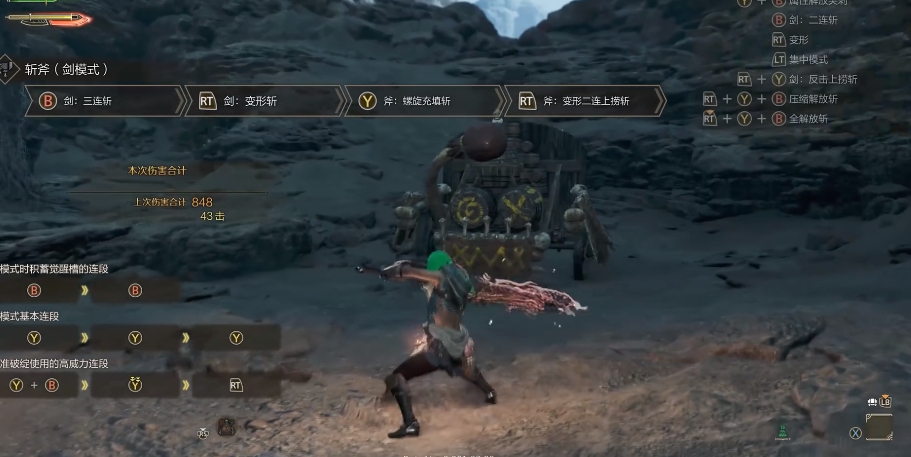Select the 剑：三连斩 move panel

click(105, 101)
